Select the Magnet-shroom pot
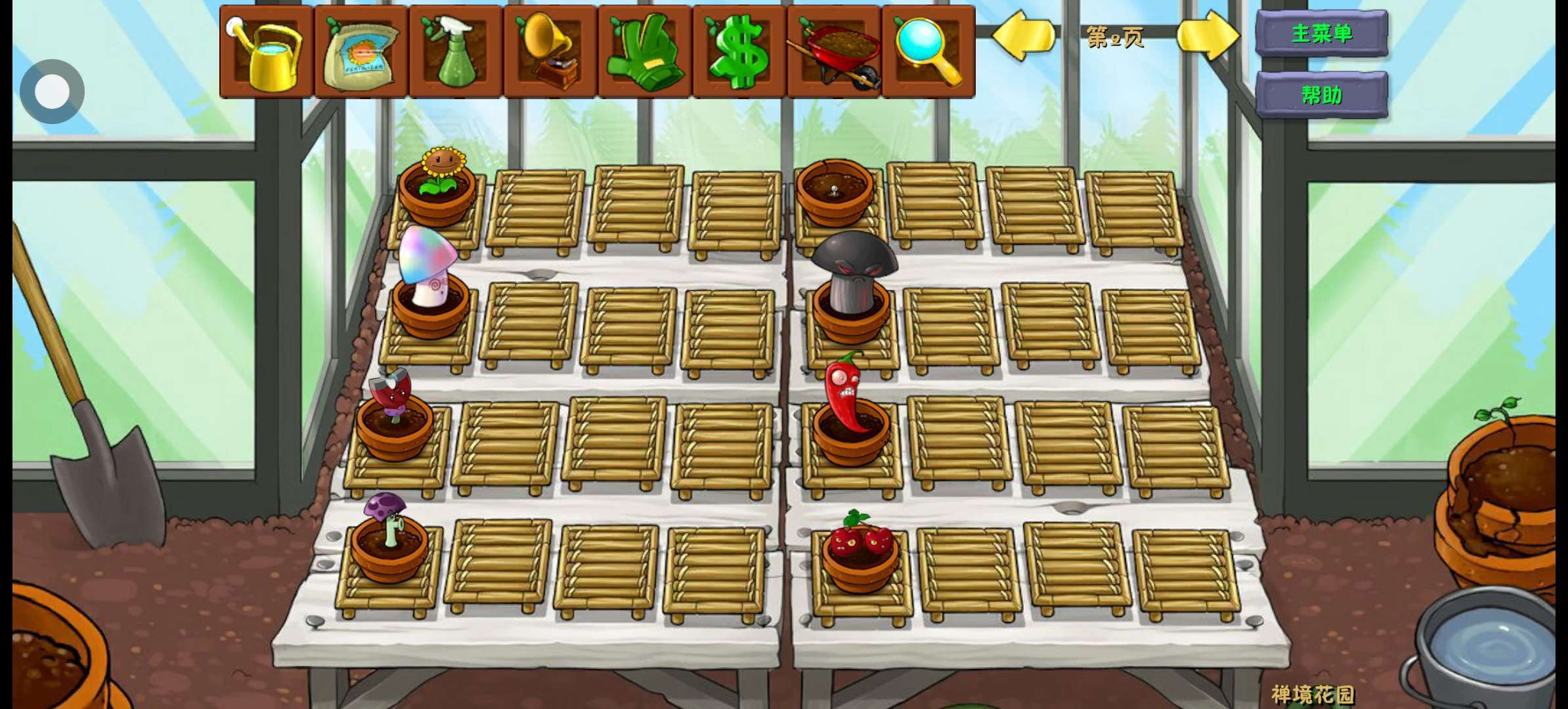Image resolution: width=1568 pixels, height=709 pixels. pos(394,414)
